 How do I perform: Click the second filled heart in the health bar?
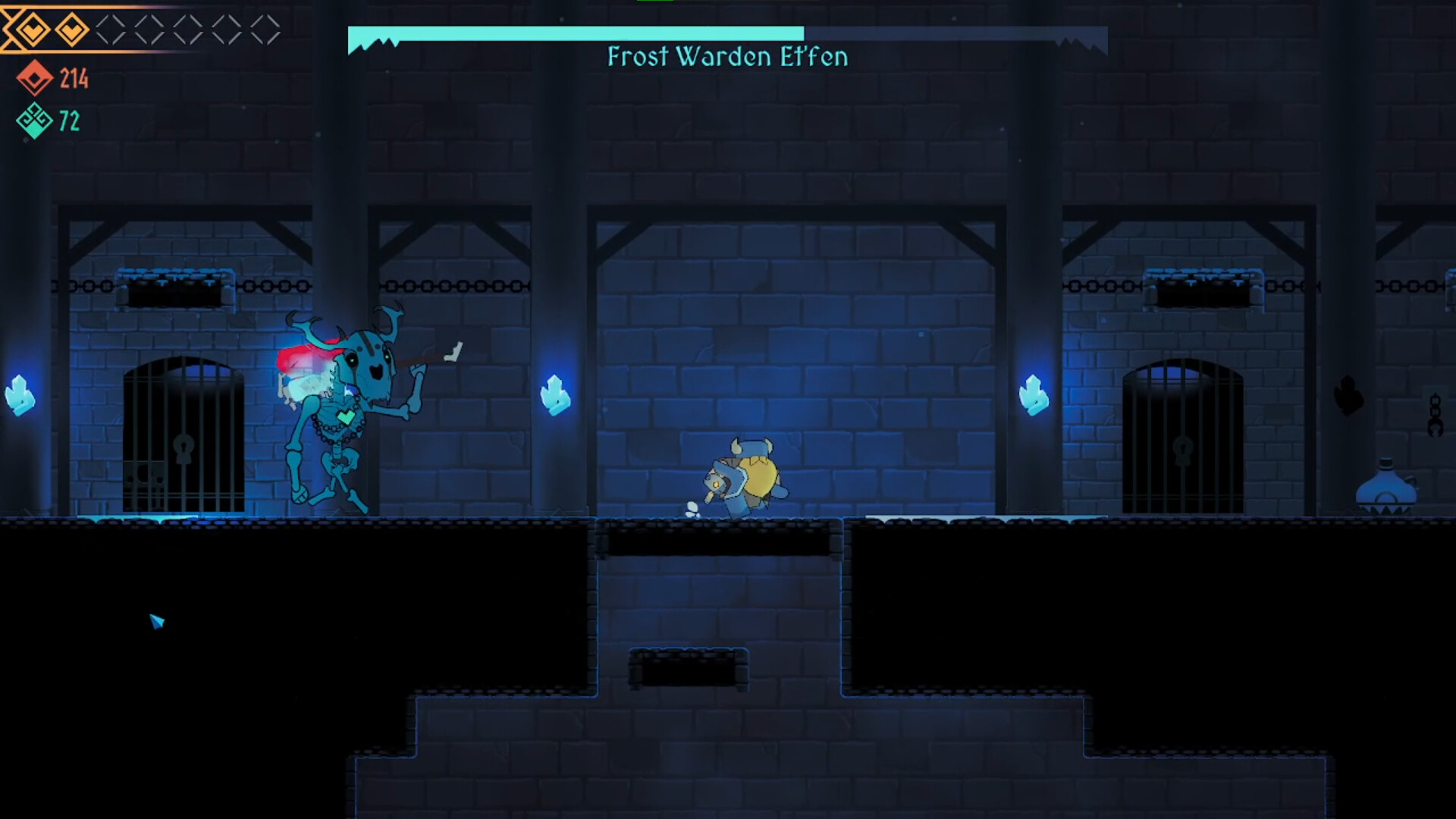pos(72,27)
